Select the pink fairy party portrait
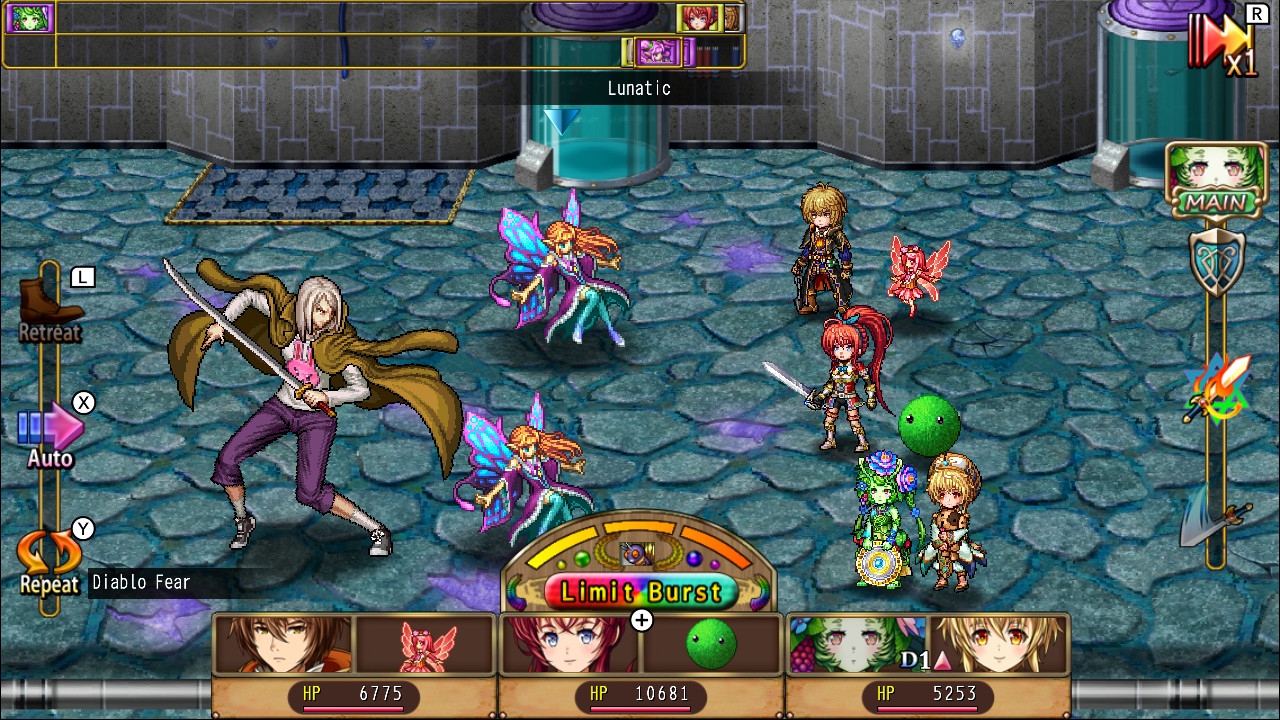This screenshot has width=1280, height=720. [x=427, y=644]
